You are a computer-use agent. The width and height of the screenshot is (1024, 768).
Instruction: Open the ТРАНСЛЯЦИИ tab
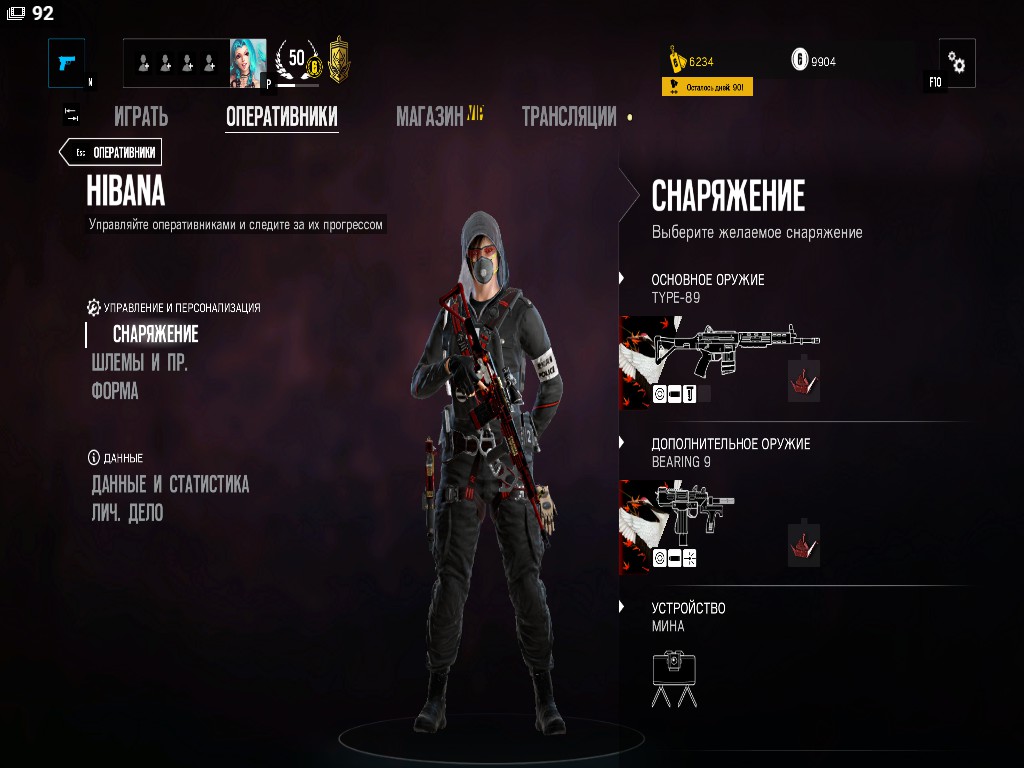point(568,117)
